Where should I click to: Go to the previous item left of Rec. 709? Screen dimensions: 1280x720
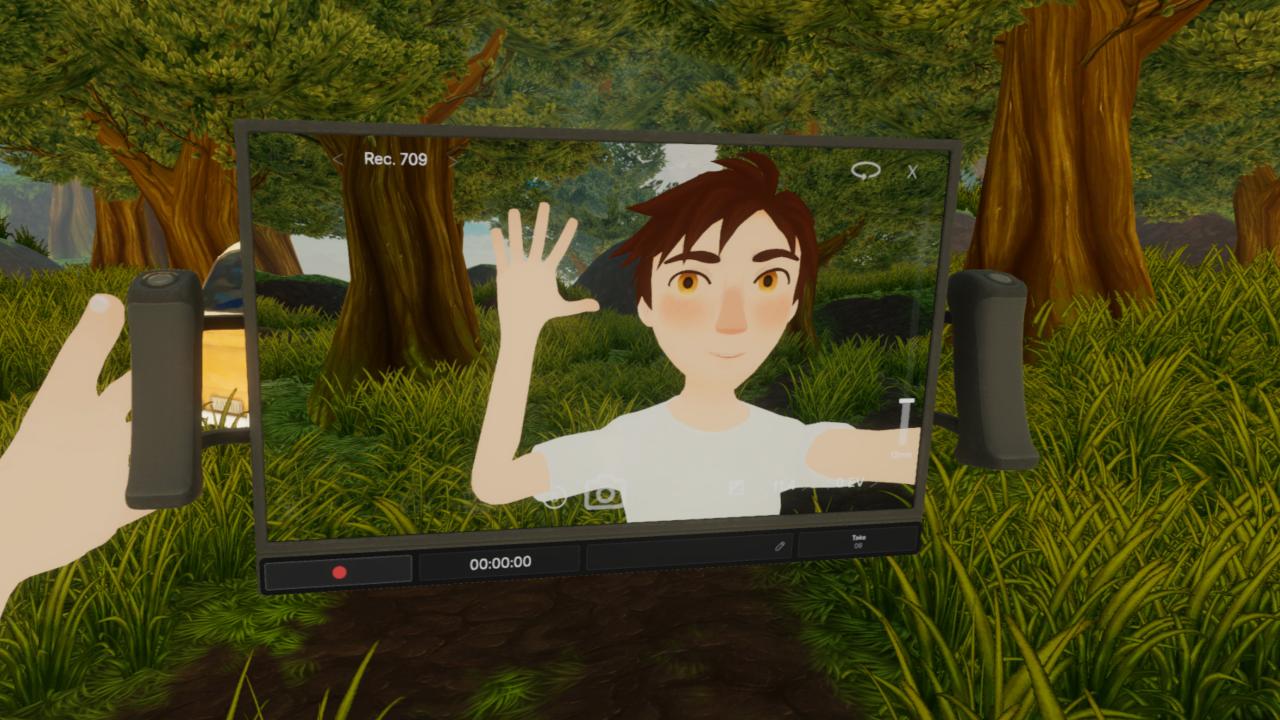pos(338,159)
